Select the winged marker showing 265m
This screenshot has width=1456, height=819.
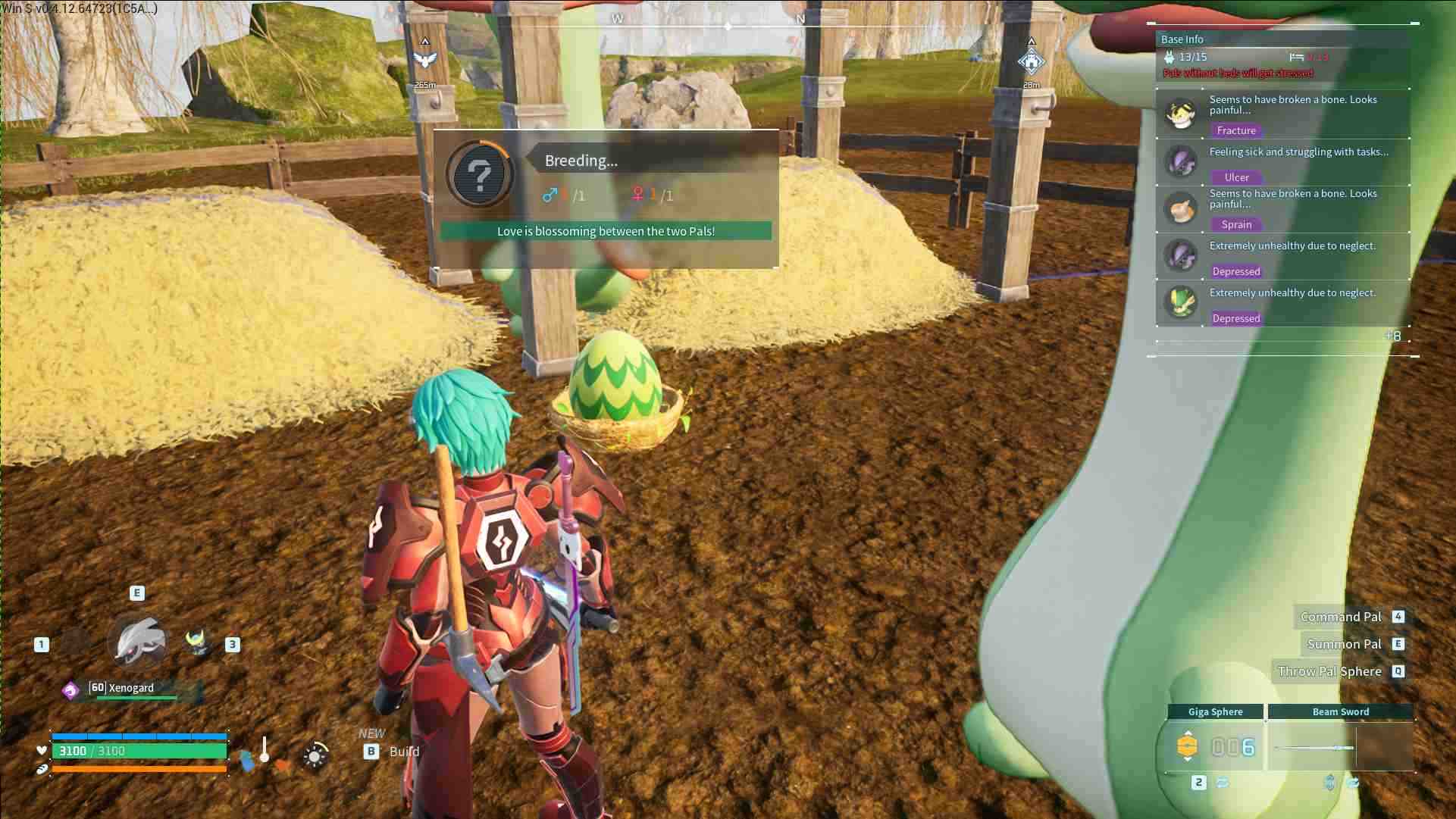tap(425, 60)
